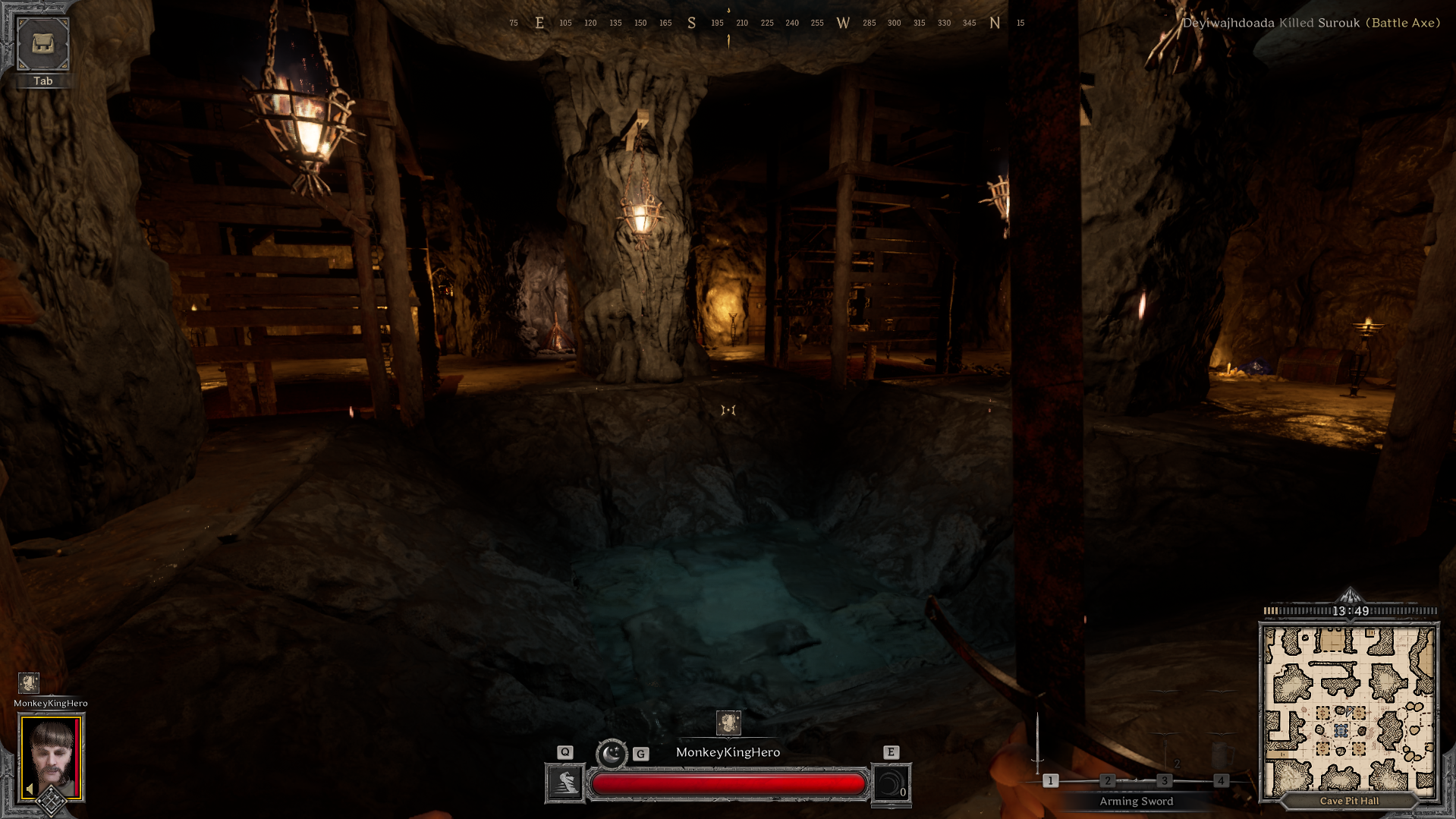Click the perk icon above the party member name
Viewport: 1456px width, 819px height.
[x=29, y=683]
